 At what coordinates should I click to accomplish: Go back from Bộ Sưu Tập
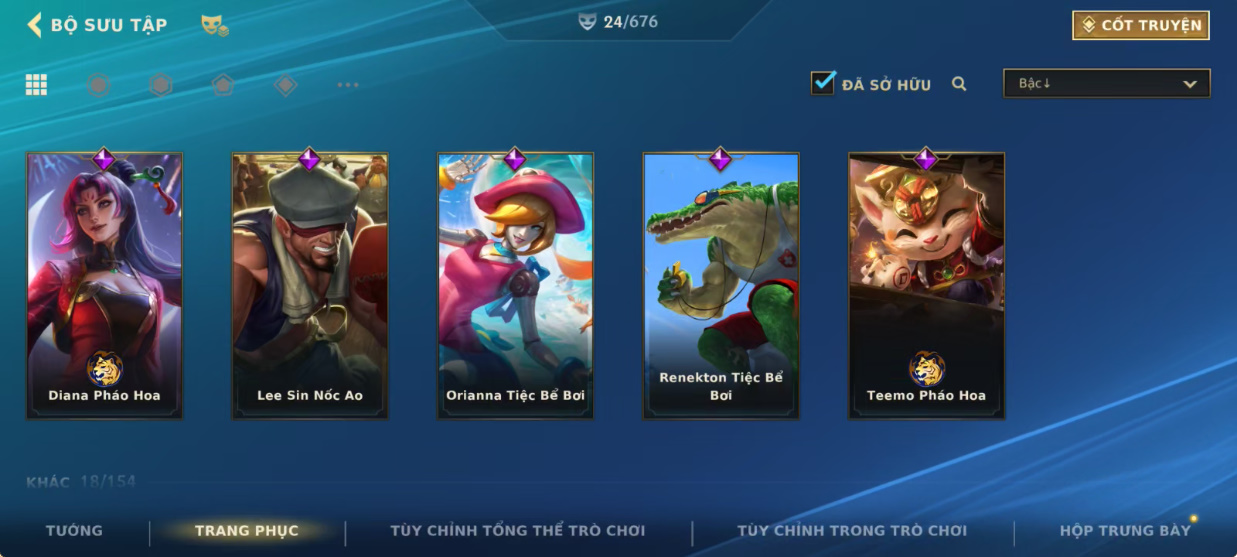tap(35, 25)
